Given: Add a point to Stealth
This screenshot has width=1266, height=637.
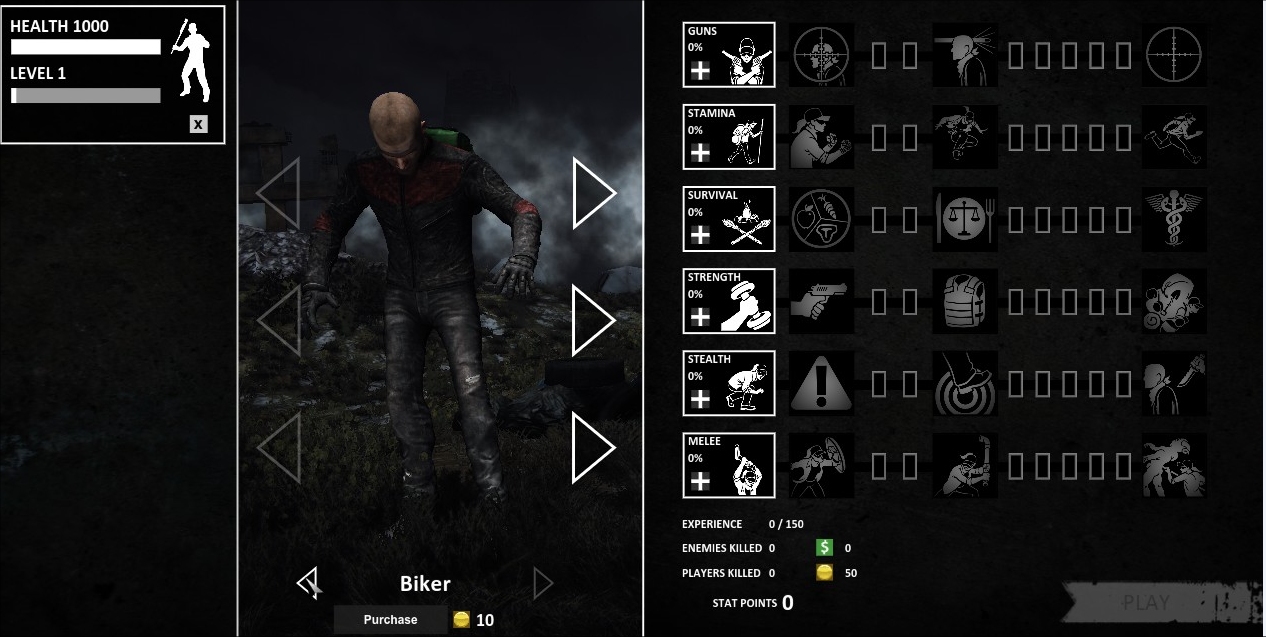Looking at the screenshot, I should tap(700, 398).
